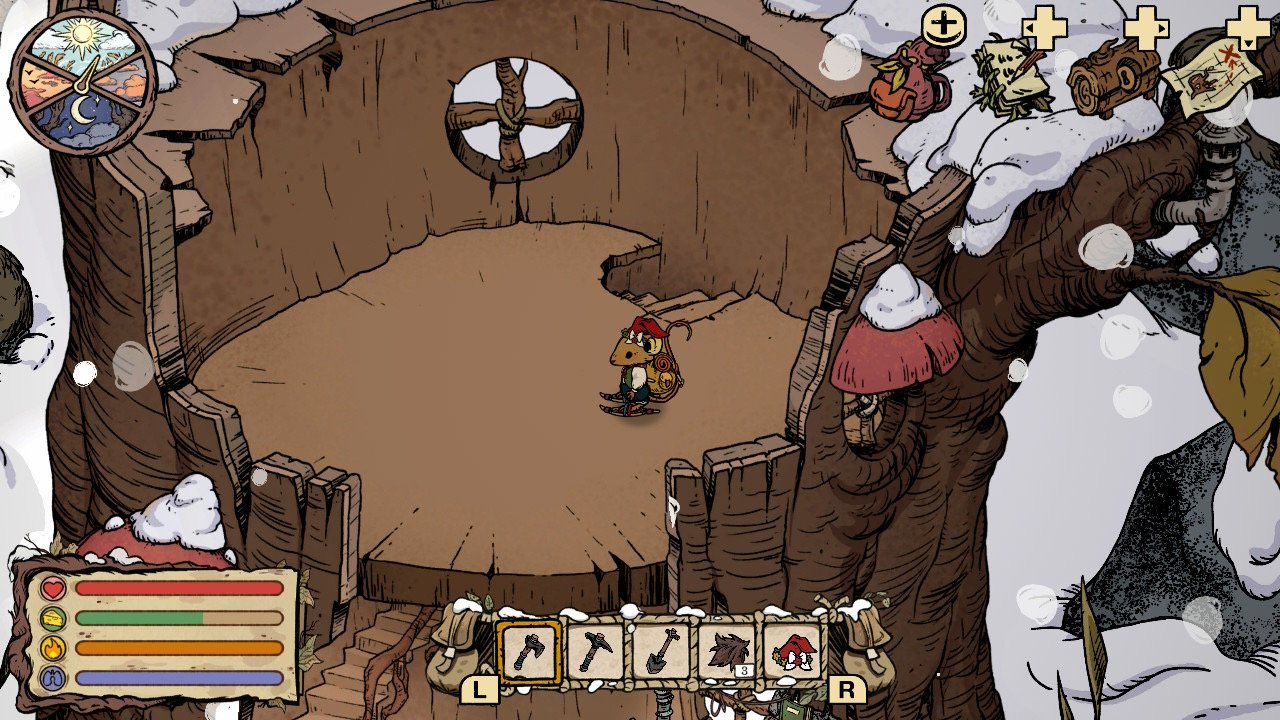Pick the red mushroom hat slot
1280x720 pixels.
click(x=793, y=652)
